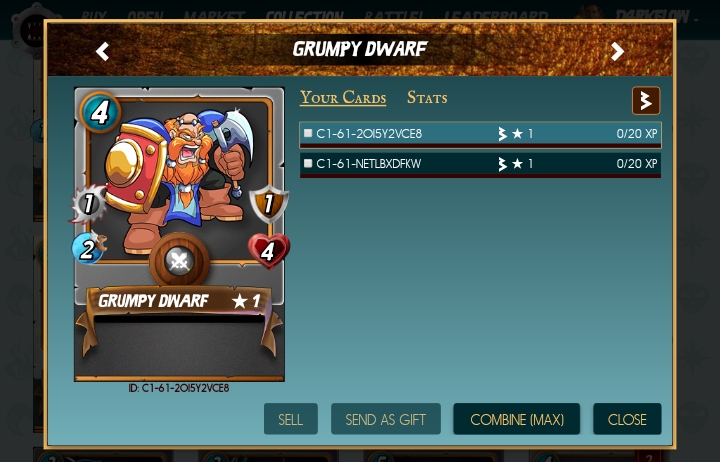Close the Grumpy Dwarf card window
Screen dimensions: 720x462
(x=627, y=419)
